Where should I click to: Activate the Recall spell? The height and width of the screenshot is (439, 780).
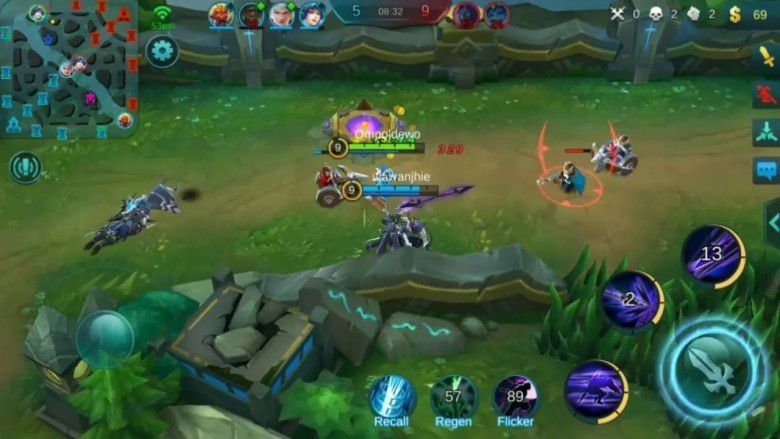[393, 397]
